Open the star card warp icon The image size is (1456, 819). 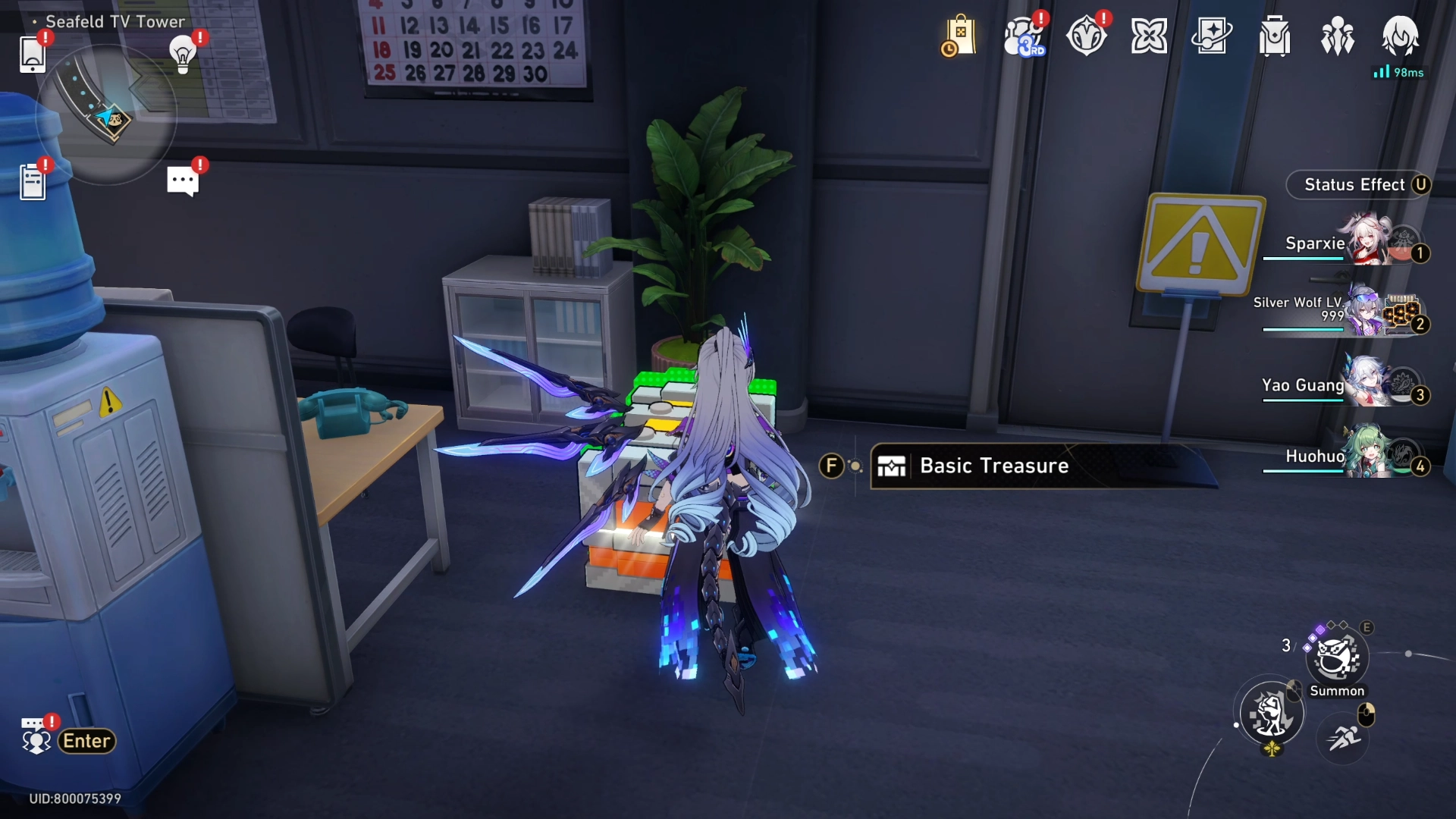1212,36
